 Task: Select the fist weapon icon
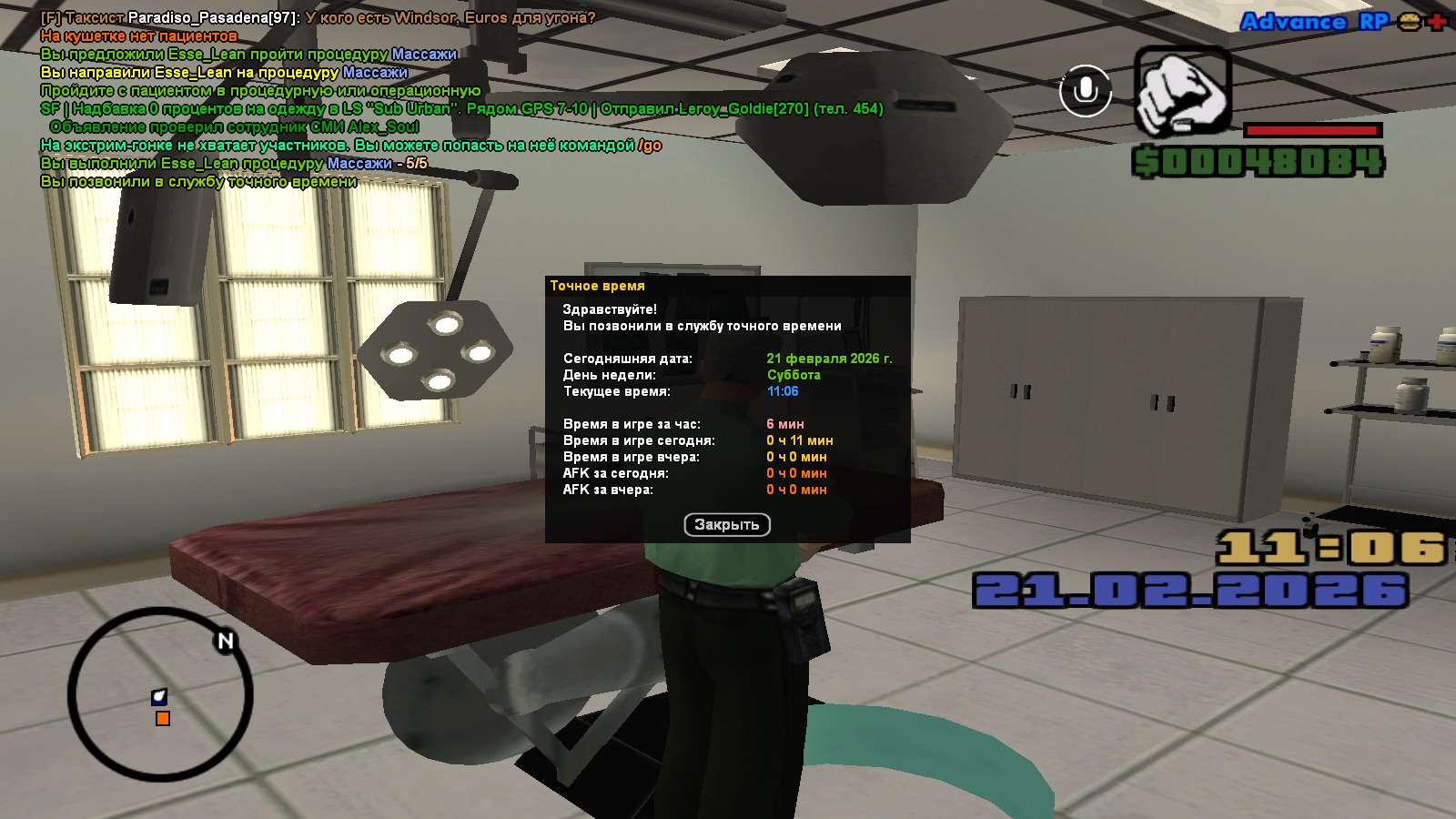1181,92
